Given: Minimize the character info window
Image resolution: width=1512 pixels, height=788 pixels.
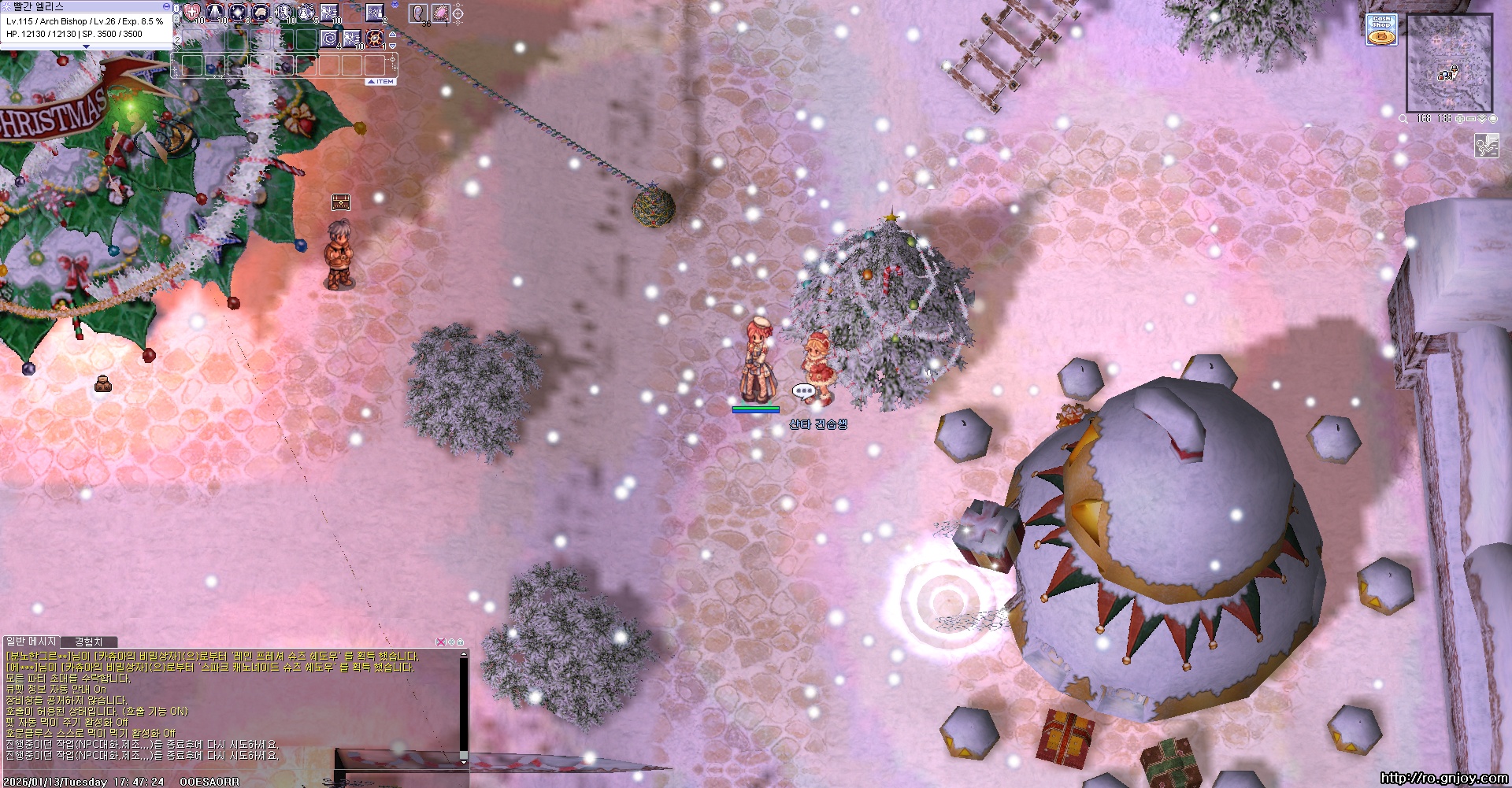Looking at the screenshot, I should pyautogui.click(x=166, y=6).
